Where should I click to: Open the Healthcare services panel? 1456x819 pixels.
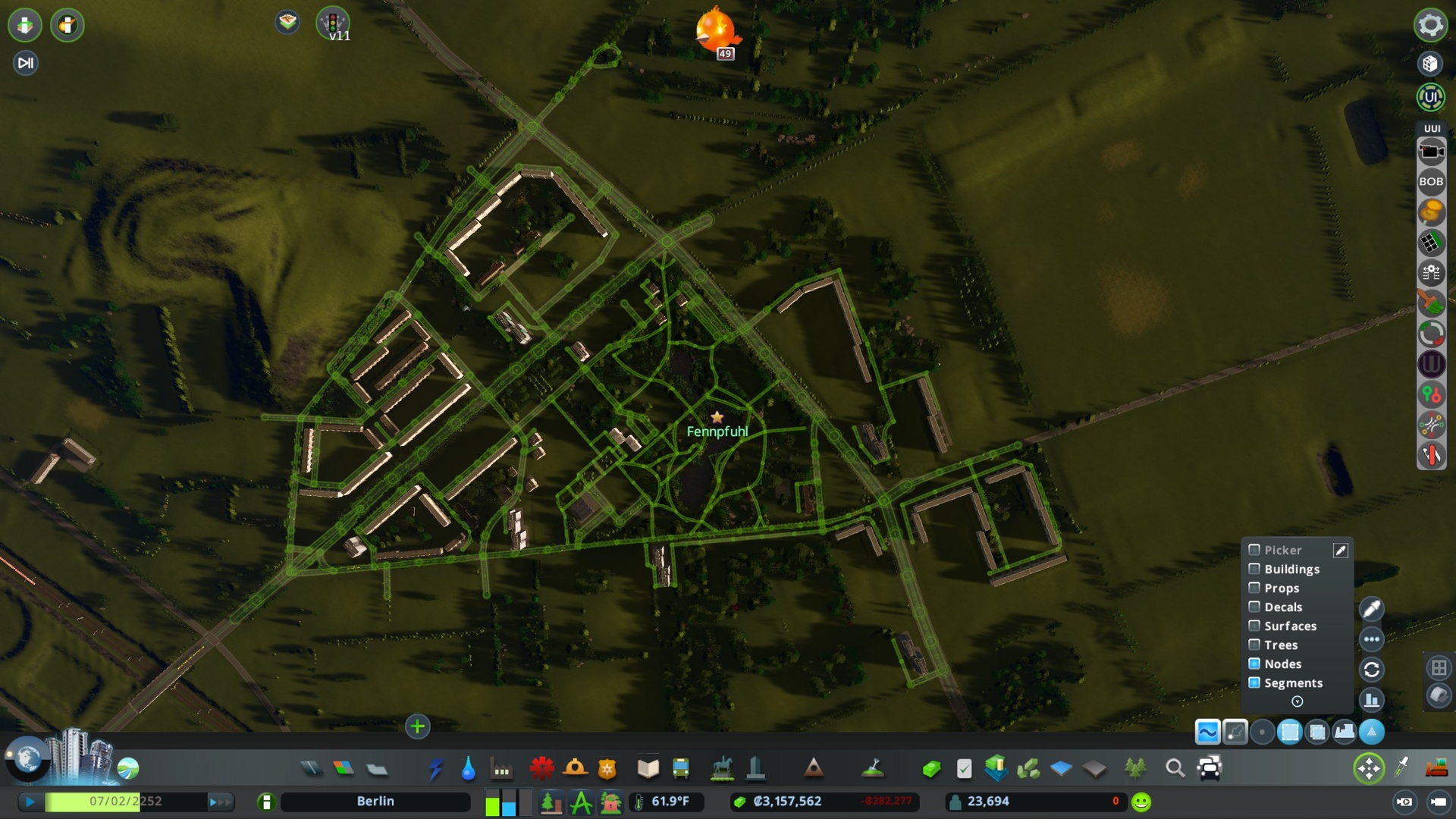tap(541, 768)
